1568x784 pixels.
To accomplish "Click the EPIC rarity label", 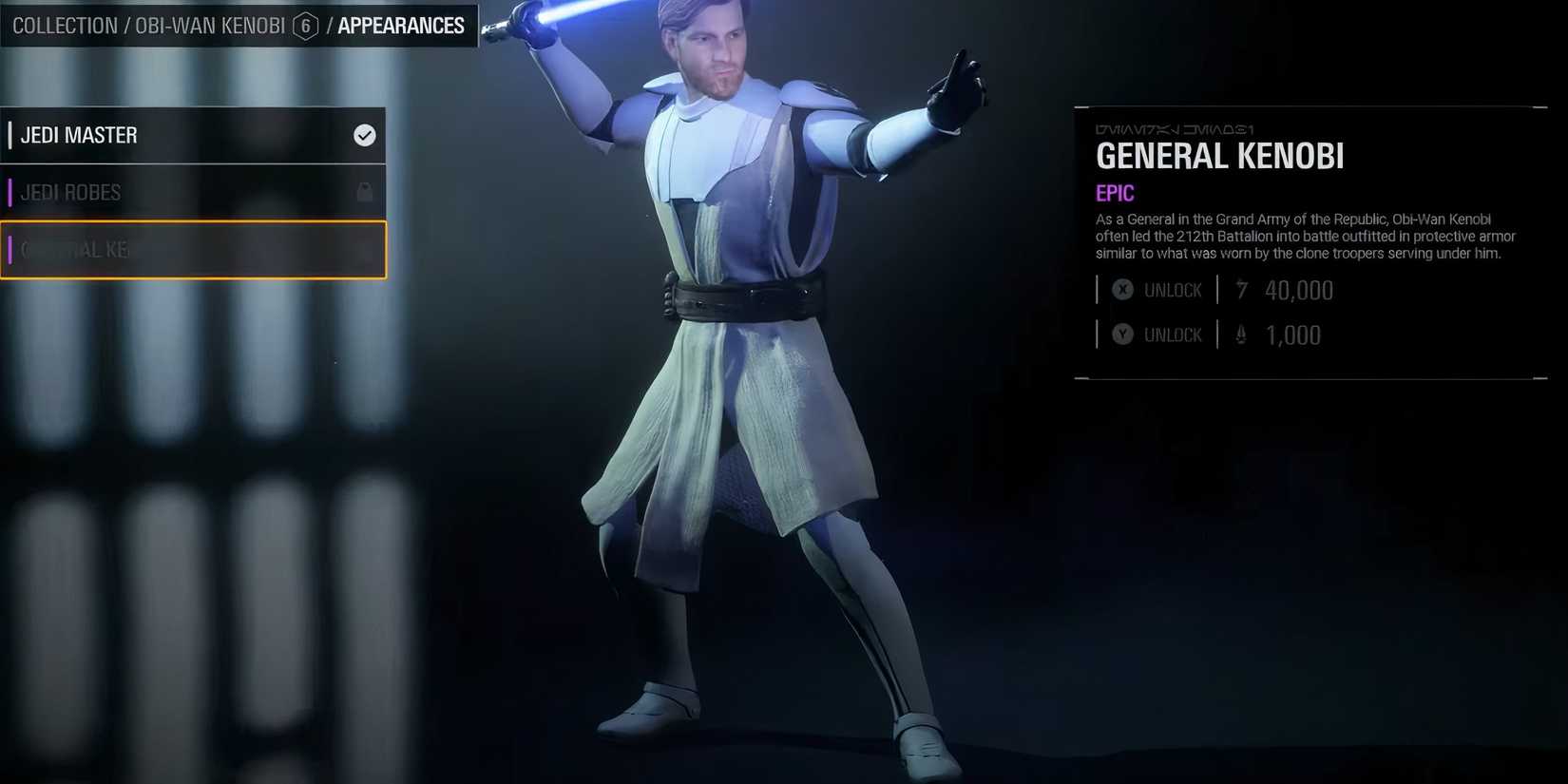I will pyautogui.click(x=1114, y=192).
